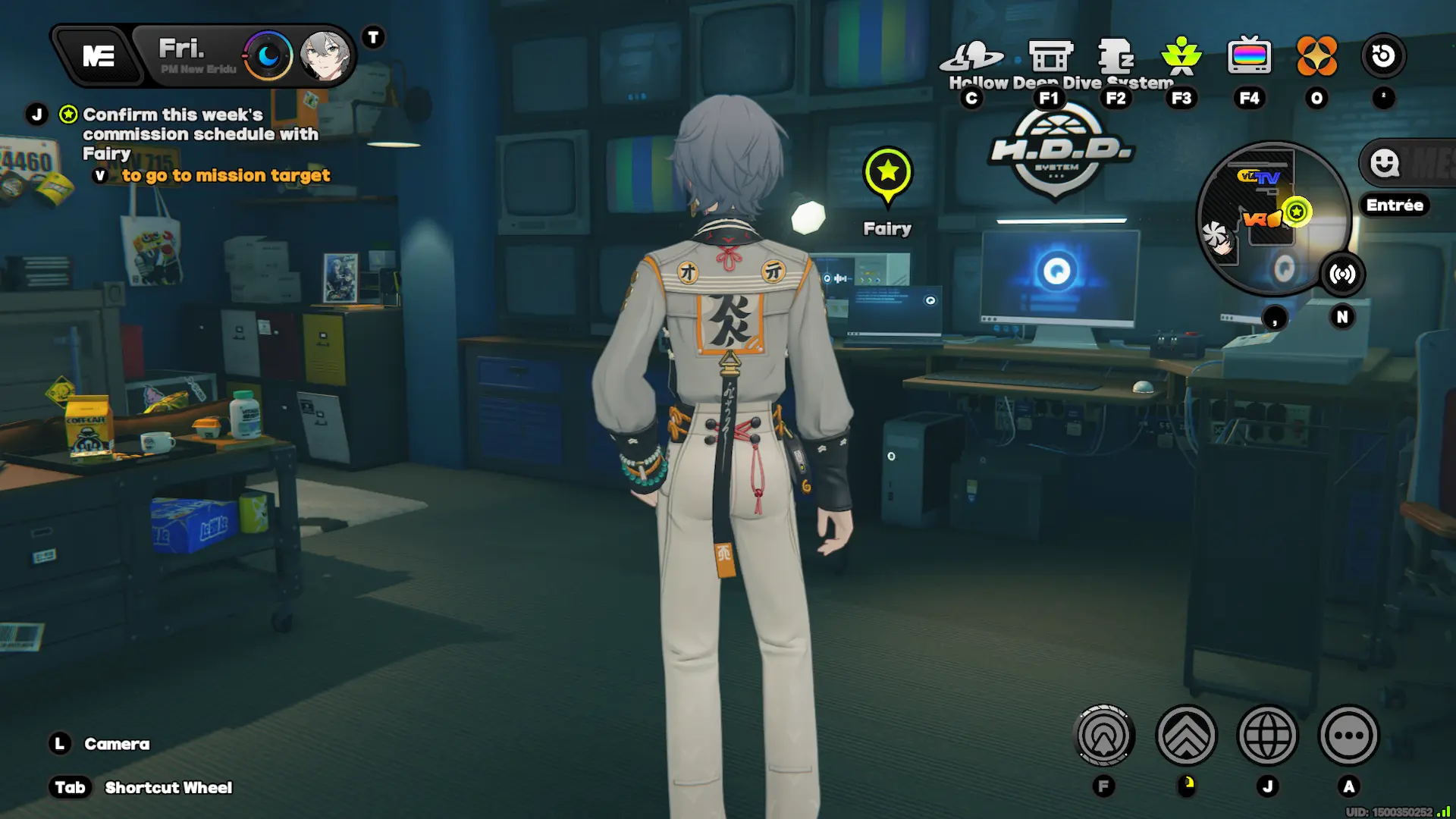Open the video store menu bound to F1
Viewport: 1456px width, 819px height.
click(1050, 55)
